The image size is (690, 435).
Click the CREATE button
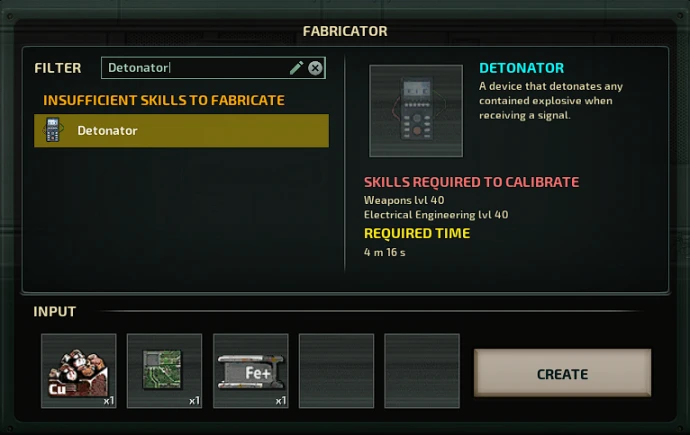(562, 374)
